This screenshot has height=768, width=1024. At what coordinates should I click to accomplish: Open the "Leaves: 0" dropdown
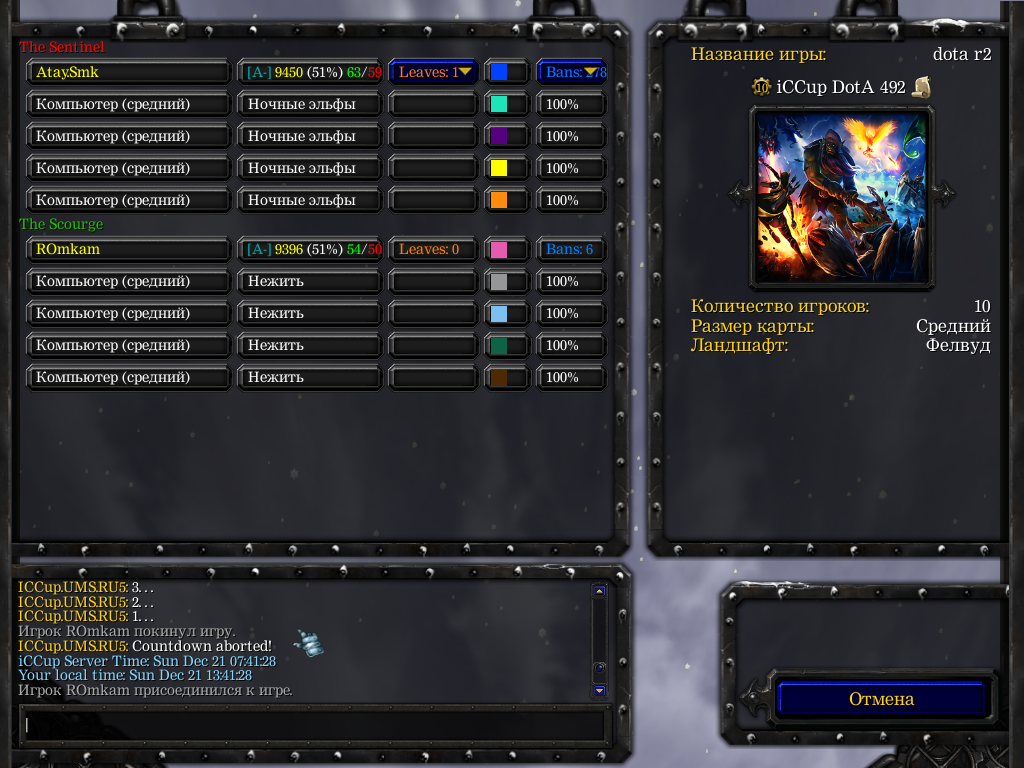433,249
